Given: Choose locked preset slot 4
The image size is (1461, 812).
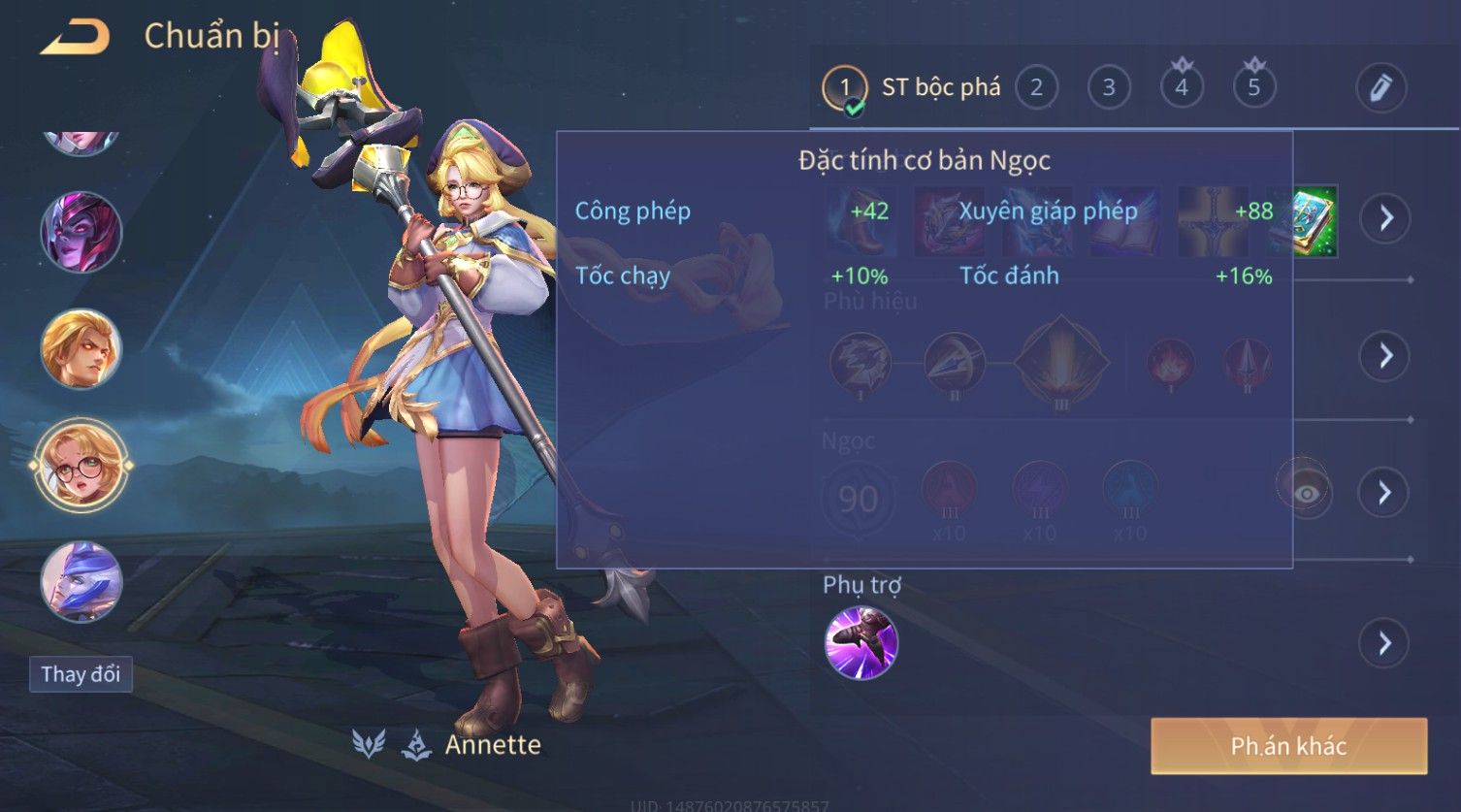Looking at the screenshot, I should (1182, 88).
